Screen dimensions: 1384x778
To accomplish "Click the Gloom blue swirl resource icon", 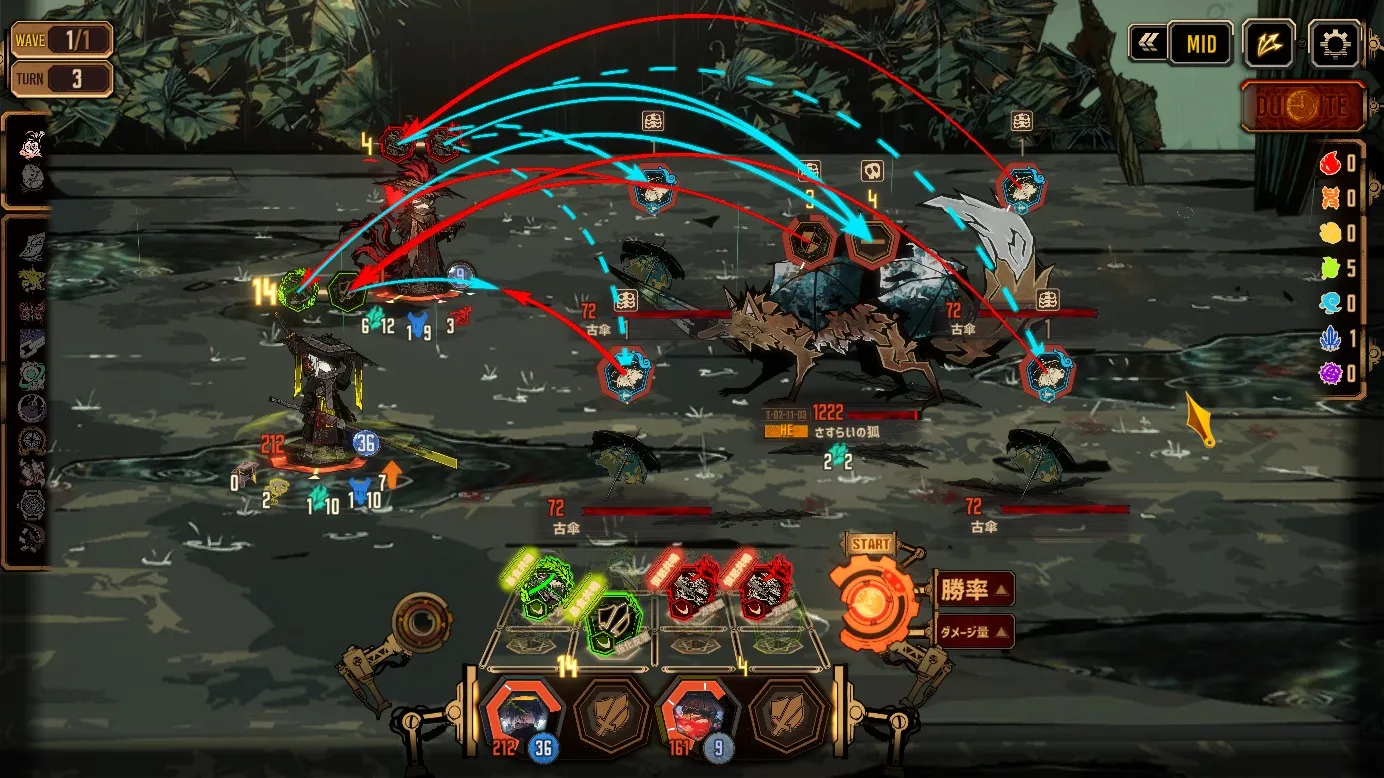I will coord(1330,304).
